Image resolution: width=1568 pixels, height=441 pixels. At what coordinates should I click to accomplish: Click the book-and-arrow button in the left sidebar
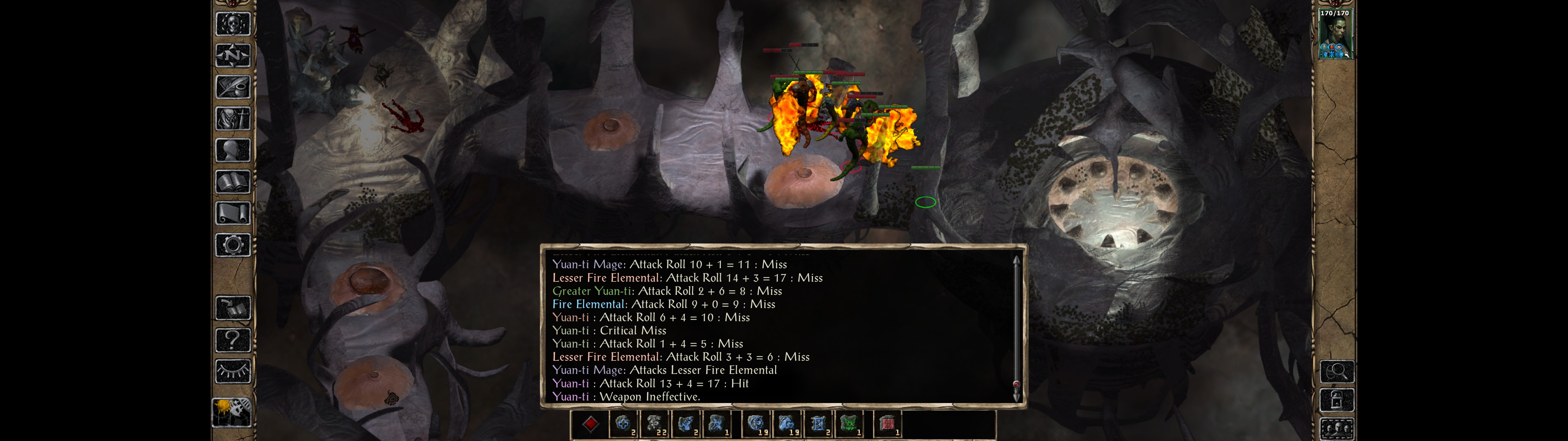[232, 308]
